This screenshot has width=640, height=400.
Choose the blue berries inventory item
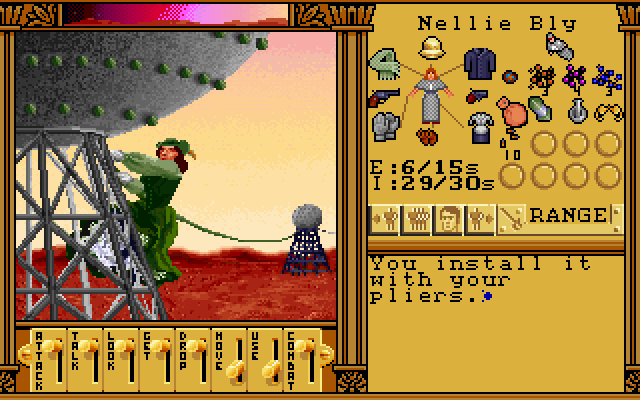pyautogui.click(x=606, y=77)
